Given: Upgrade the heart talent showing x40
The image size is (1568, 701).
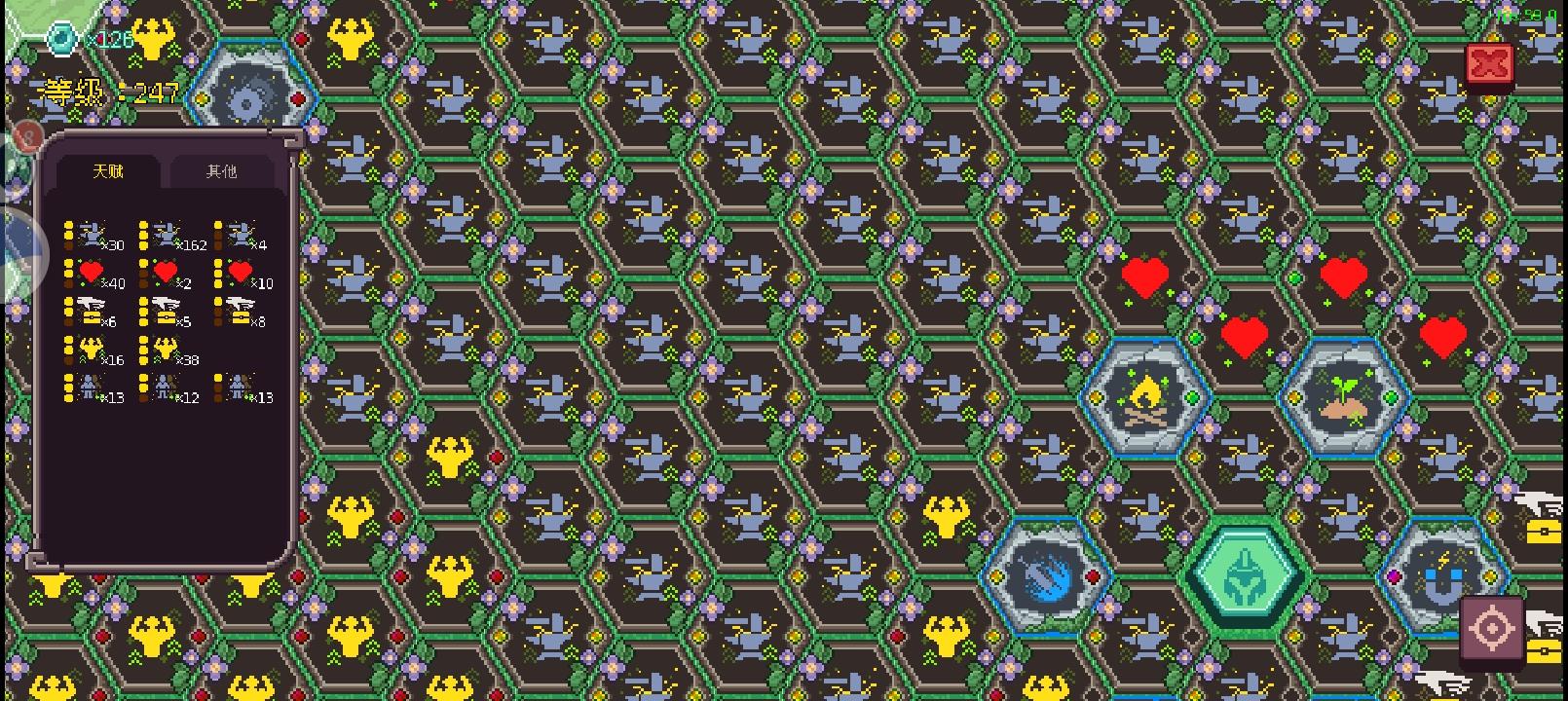Looking at the screenshot, I should click(x=93, y=273).
